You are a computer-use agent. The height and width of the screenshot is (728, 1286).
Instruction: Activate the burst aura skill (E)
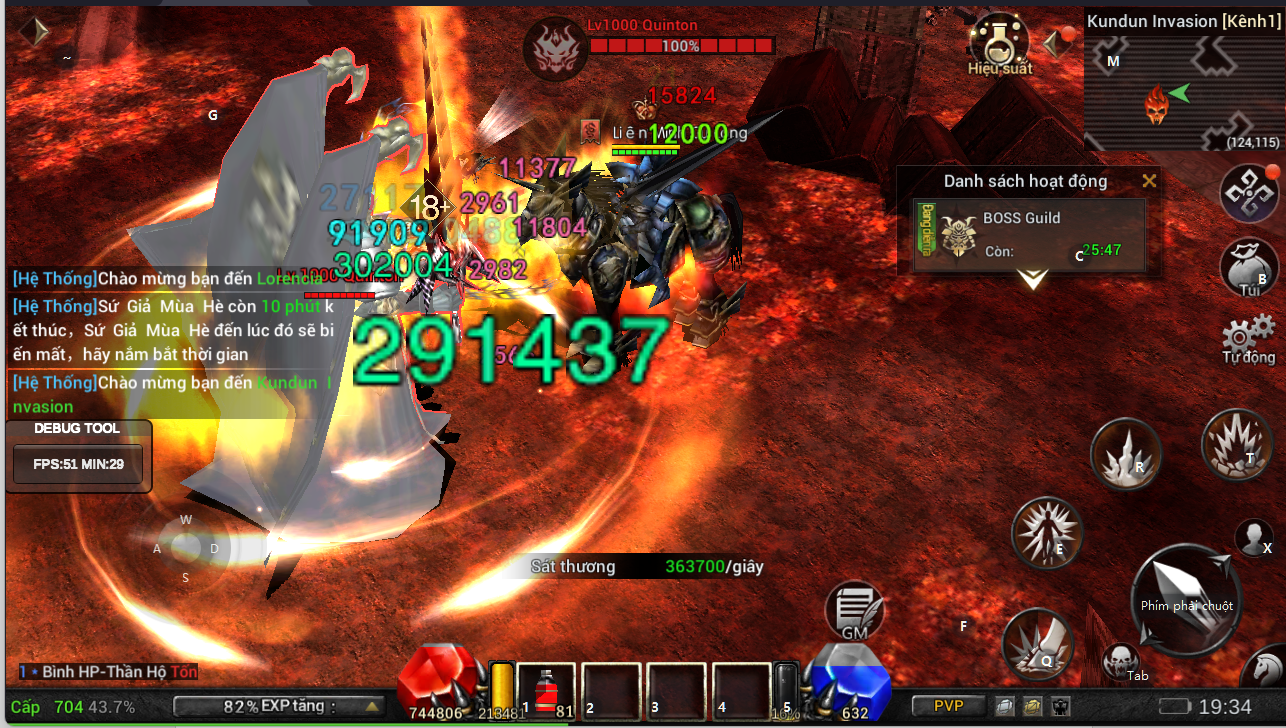tap(1047, 532)
